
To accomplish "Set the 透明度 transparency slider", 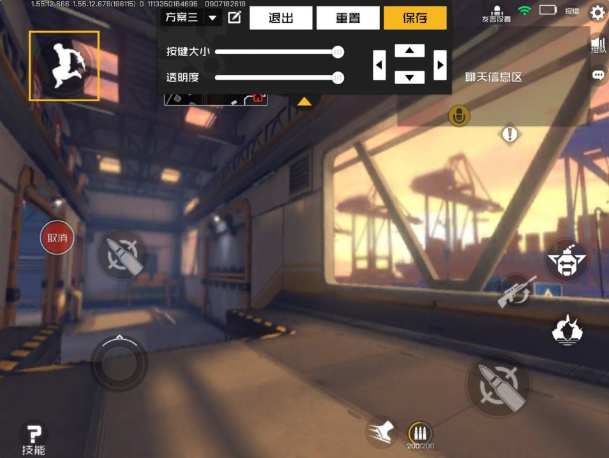I will click(338, 77).
